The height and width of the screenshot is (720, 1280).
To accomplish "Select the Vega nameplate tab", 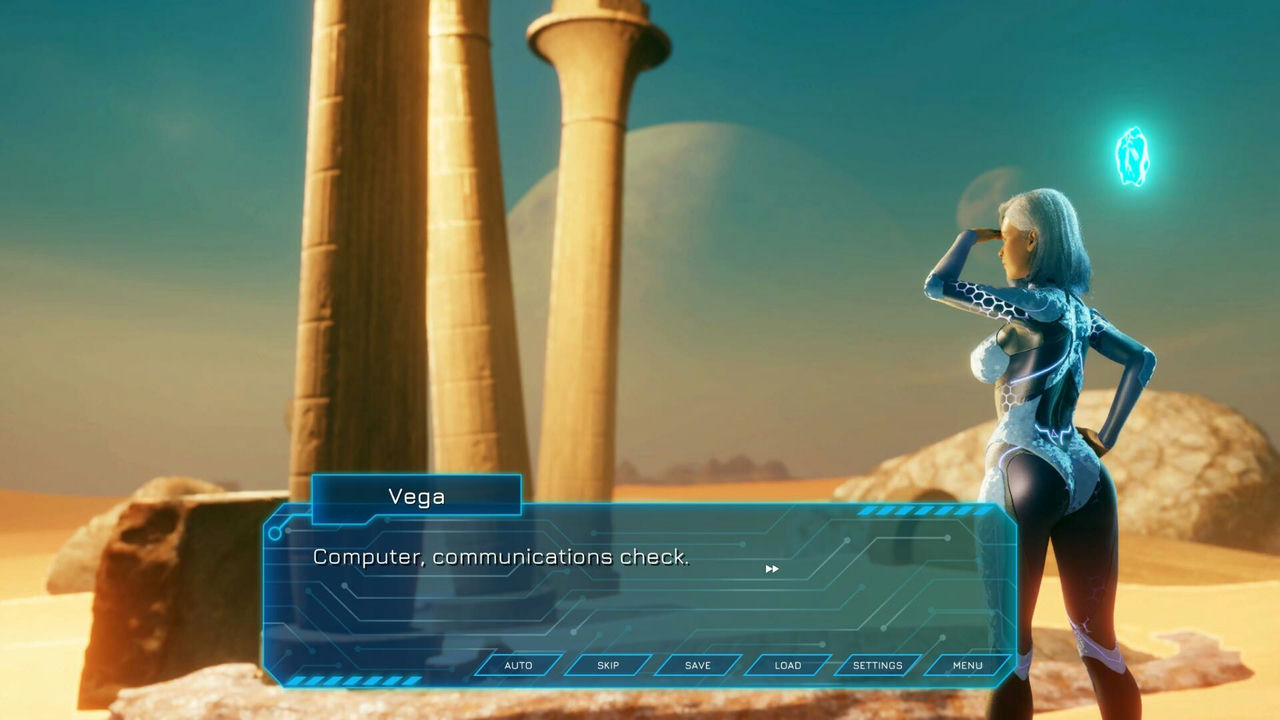I will [x=417, y=495].
